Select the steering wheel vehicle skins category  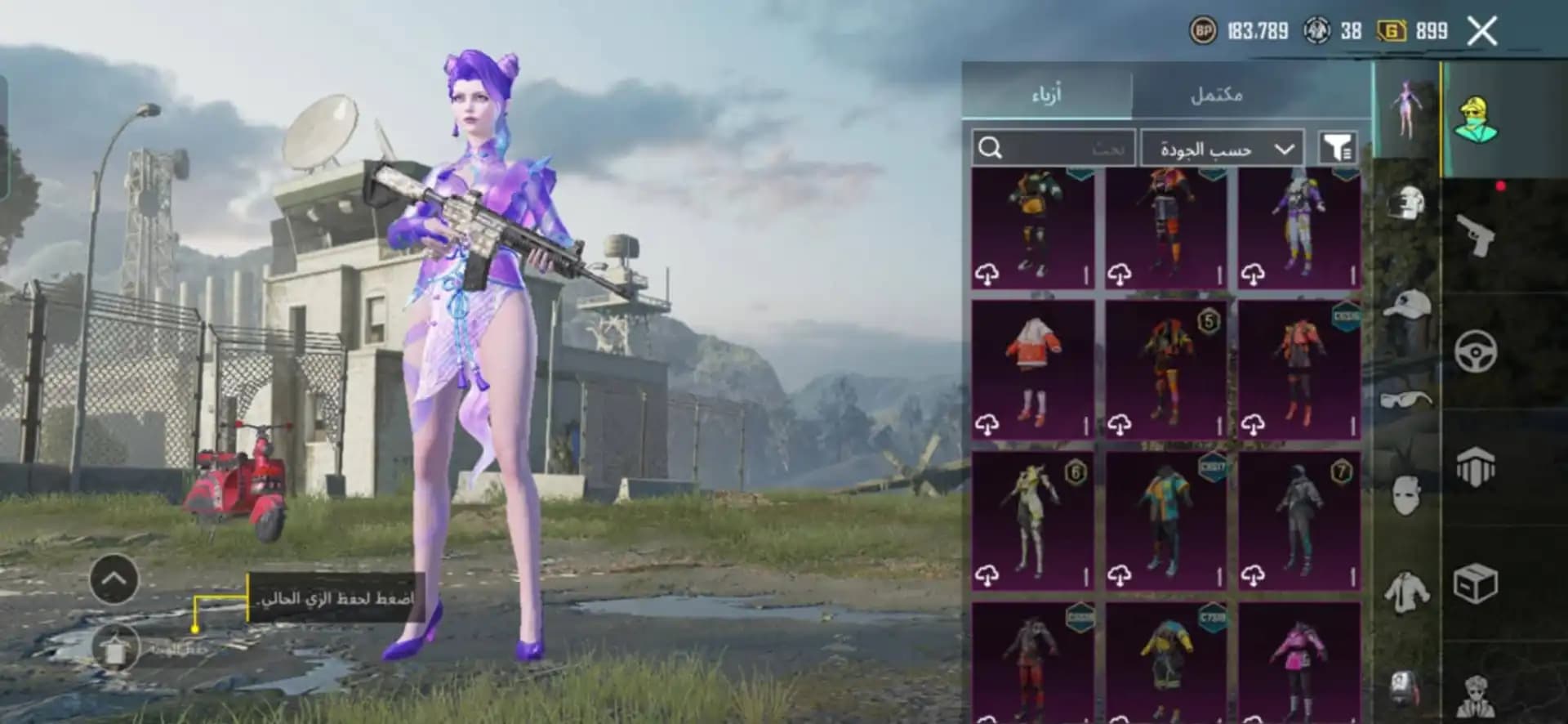point(1477,350)
